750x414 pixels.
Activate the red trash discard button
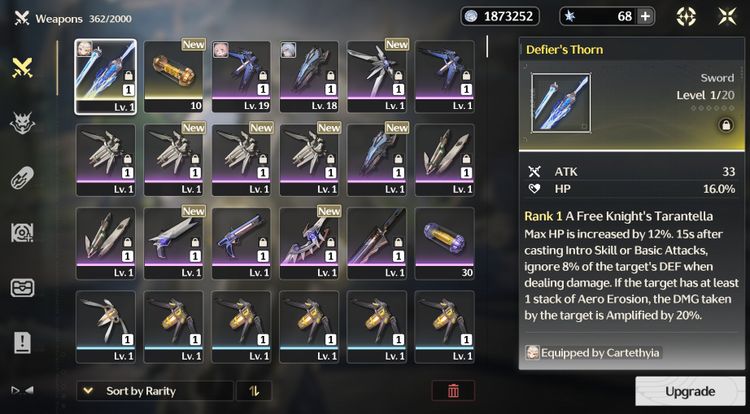pyautogui.click(x=453, y=391)
